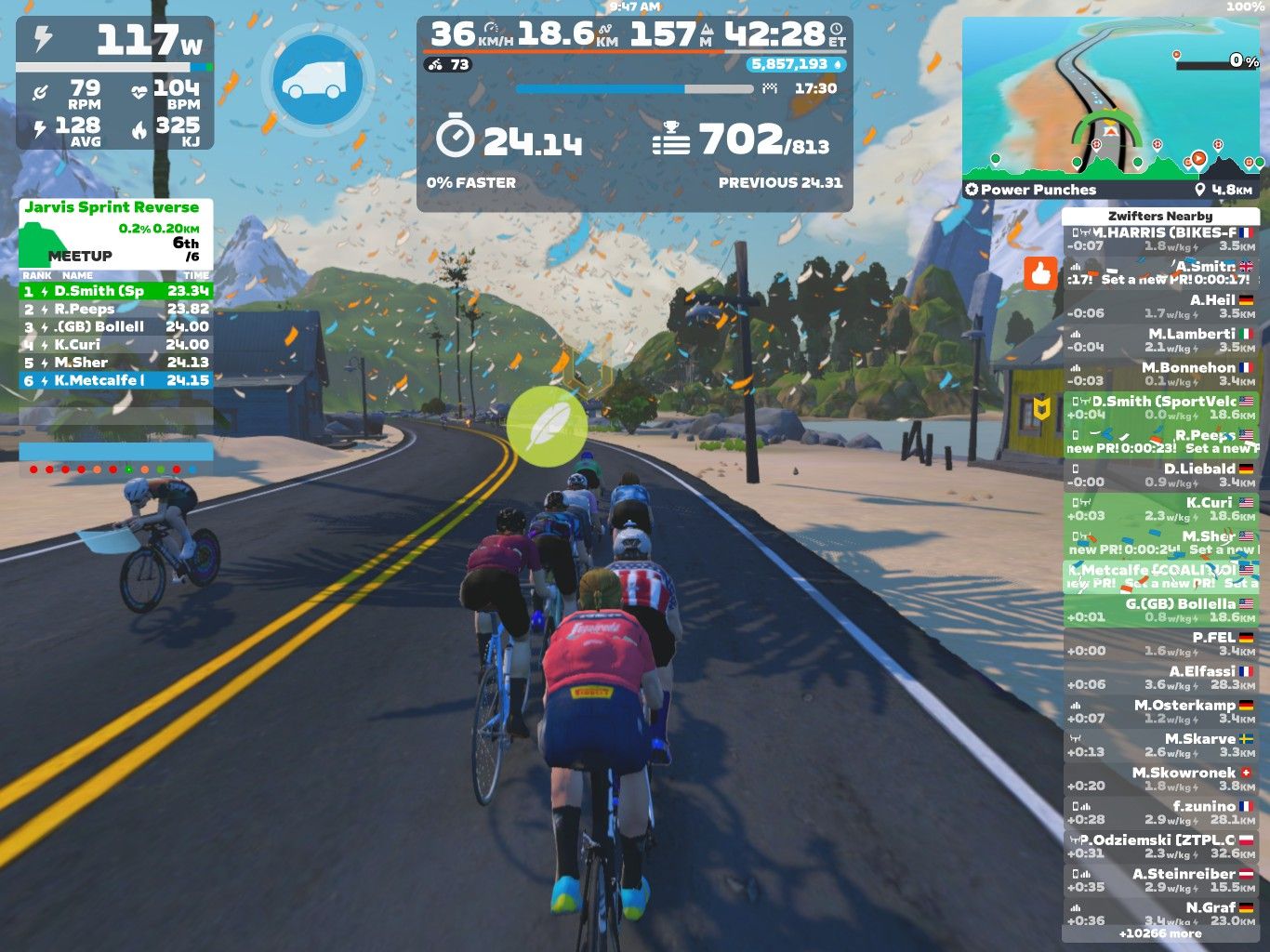This screenshot has height=952, width=1270.
Task: Pick N.Graf from the nearby riders list
Action: (x=1160, y=912)
